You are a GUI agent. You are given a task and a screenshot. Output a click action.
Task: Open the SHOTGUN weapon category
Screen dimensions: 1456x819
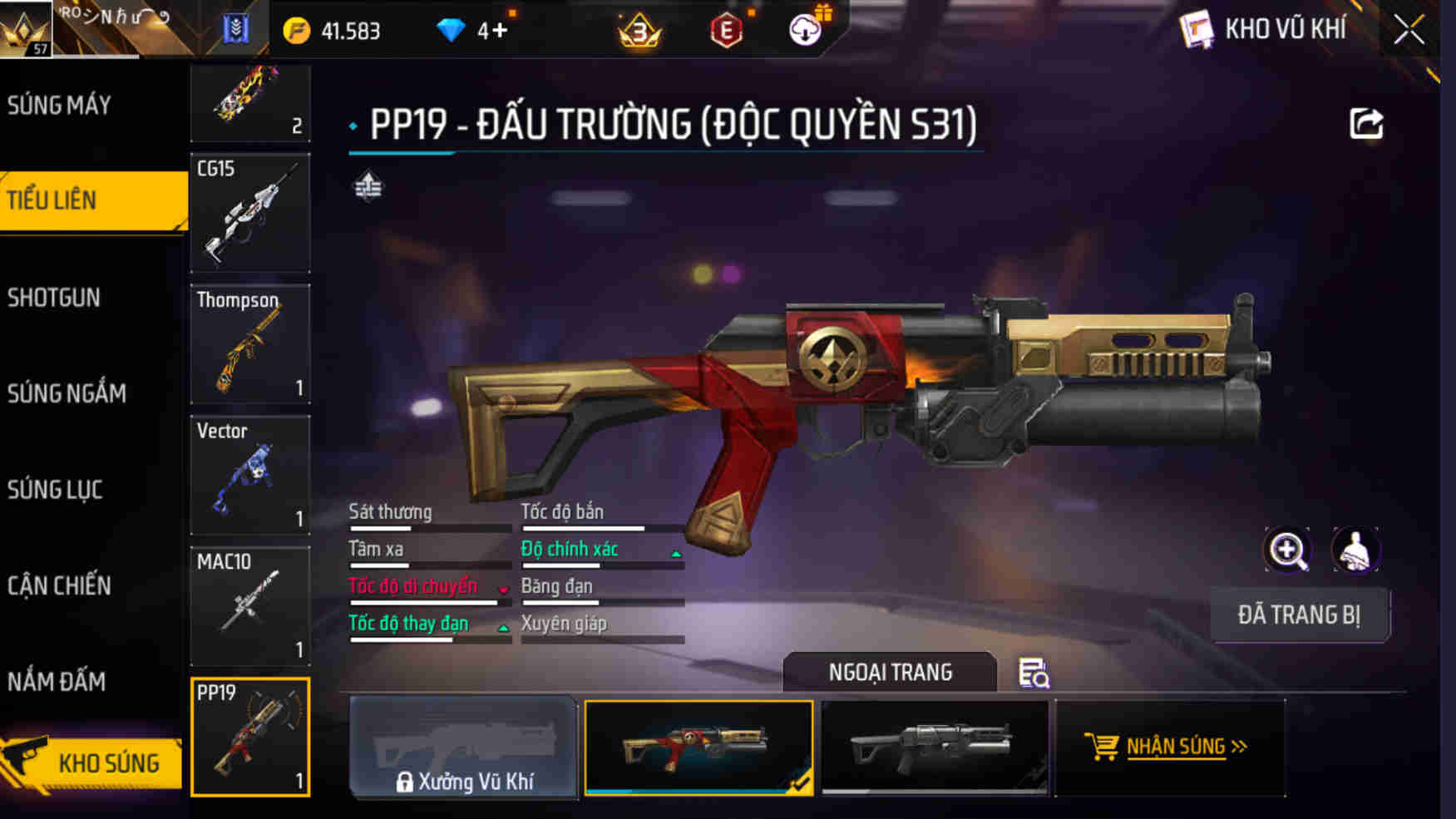tap(54, 297)
